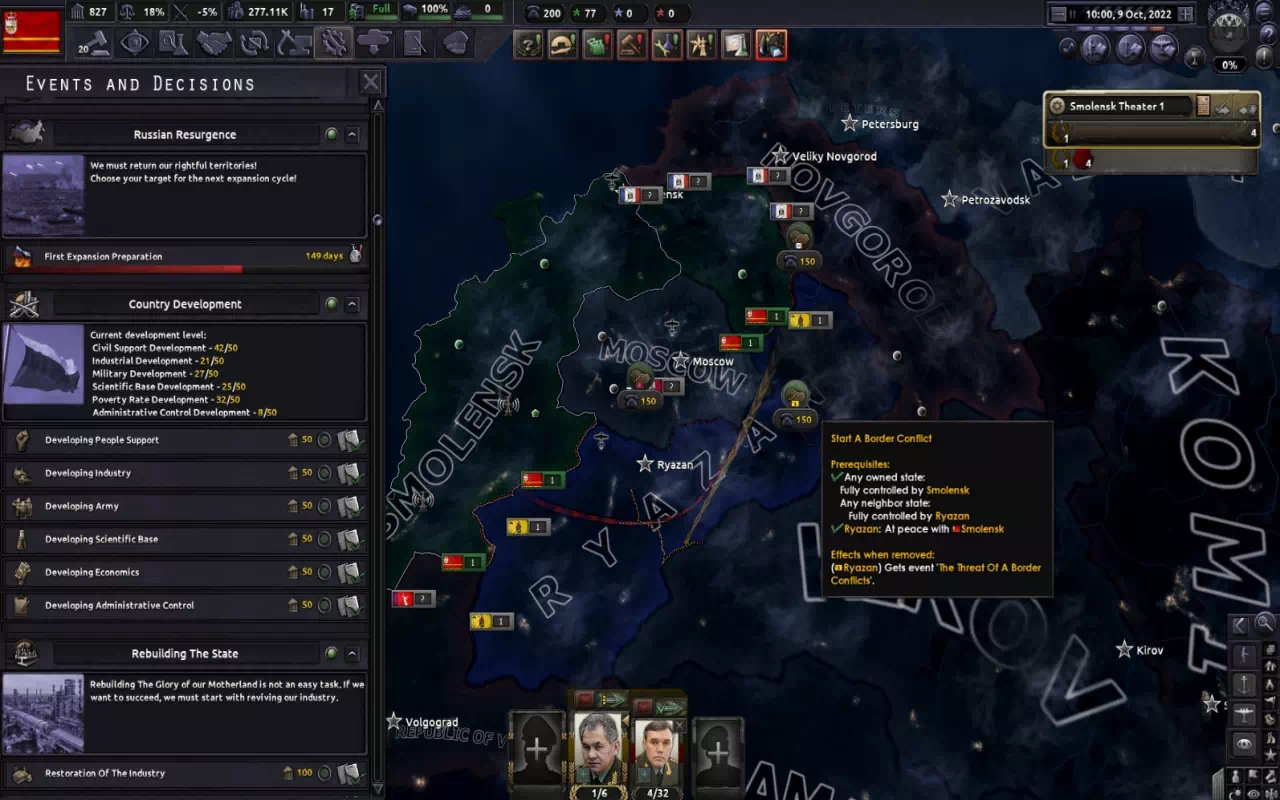This screenshot has width=1280, height=800.
Task: Take the Developing Industry decision
Action: click(349, 473)
